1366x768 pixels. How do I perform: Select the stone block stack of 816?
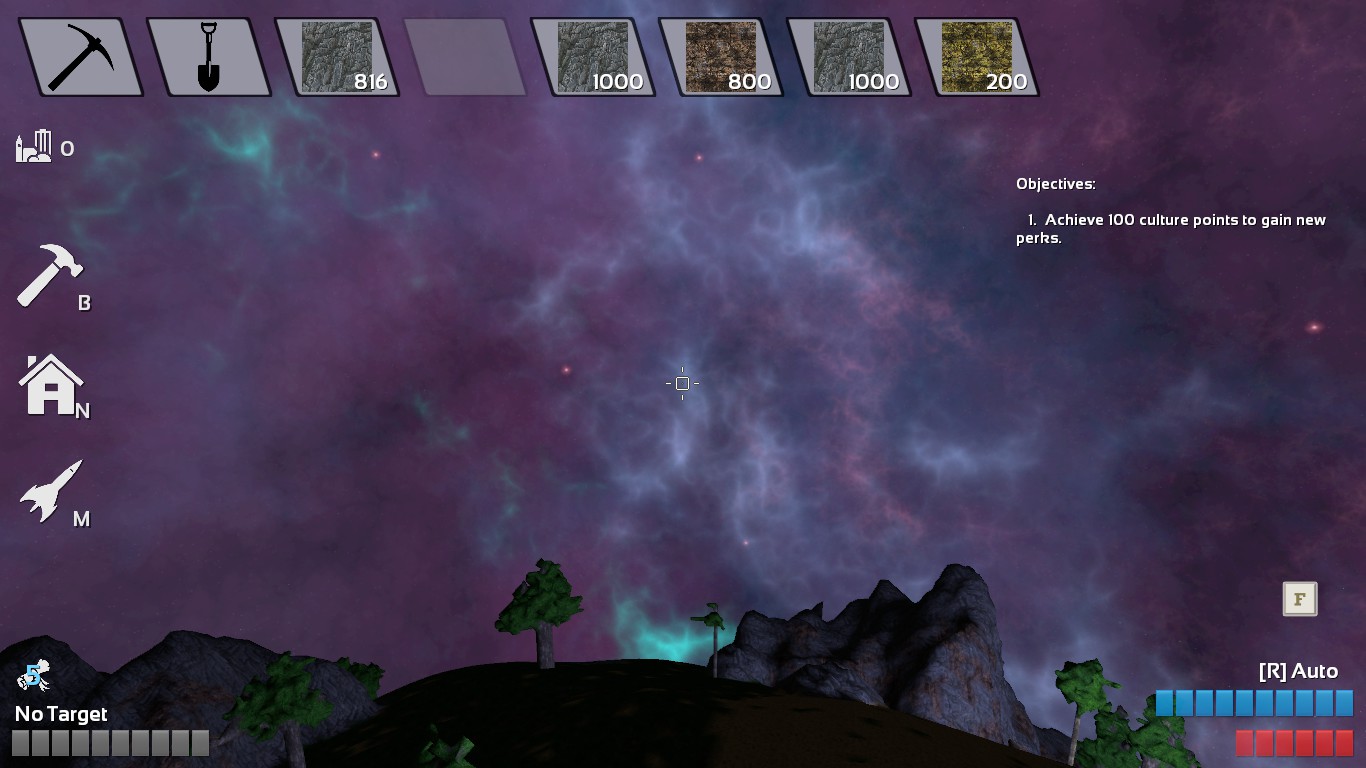337,57
